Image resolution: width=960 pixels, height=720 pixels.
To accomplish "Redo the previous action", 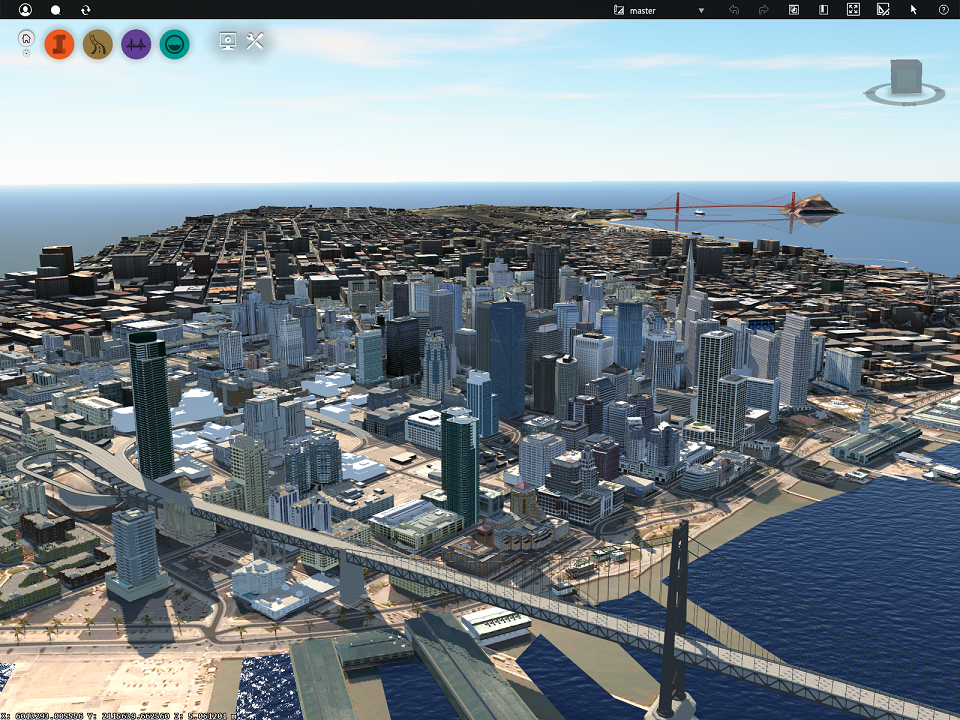I will (x=763, y=10).
